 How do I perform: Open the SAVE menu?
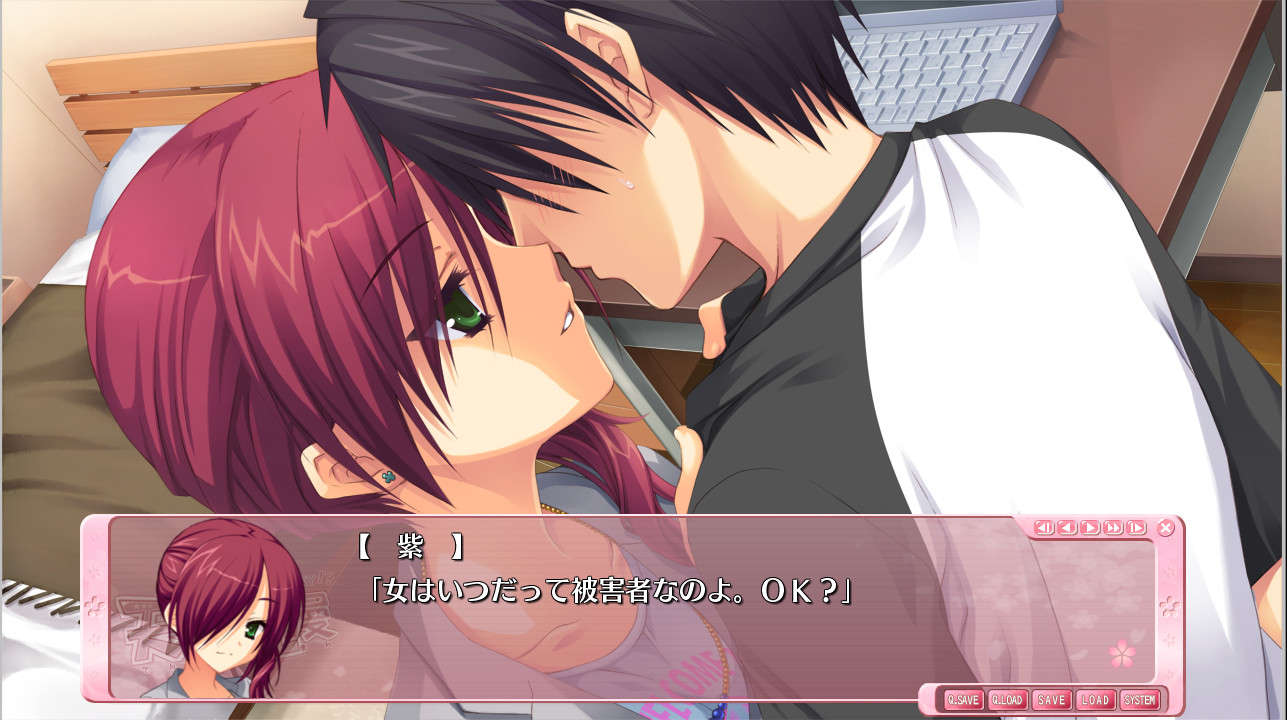1051,700
